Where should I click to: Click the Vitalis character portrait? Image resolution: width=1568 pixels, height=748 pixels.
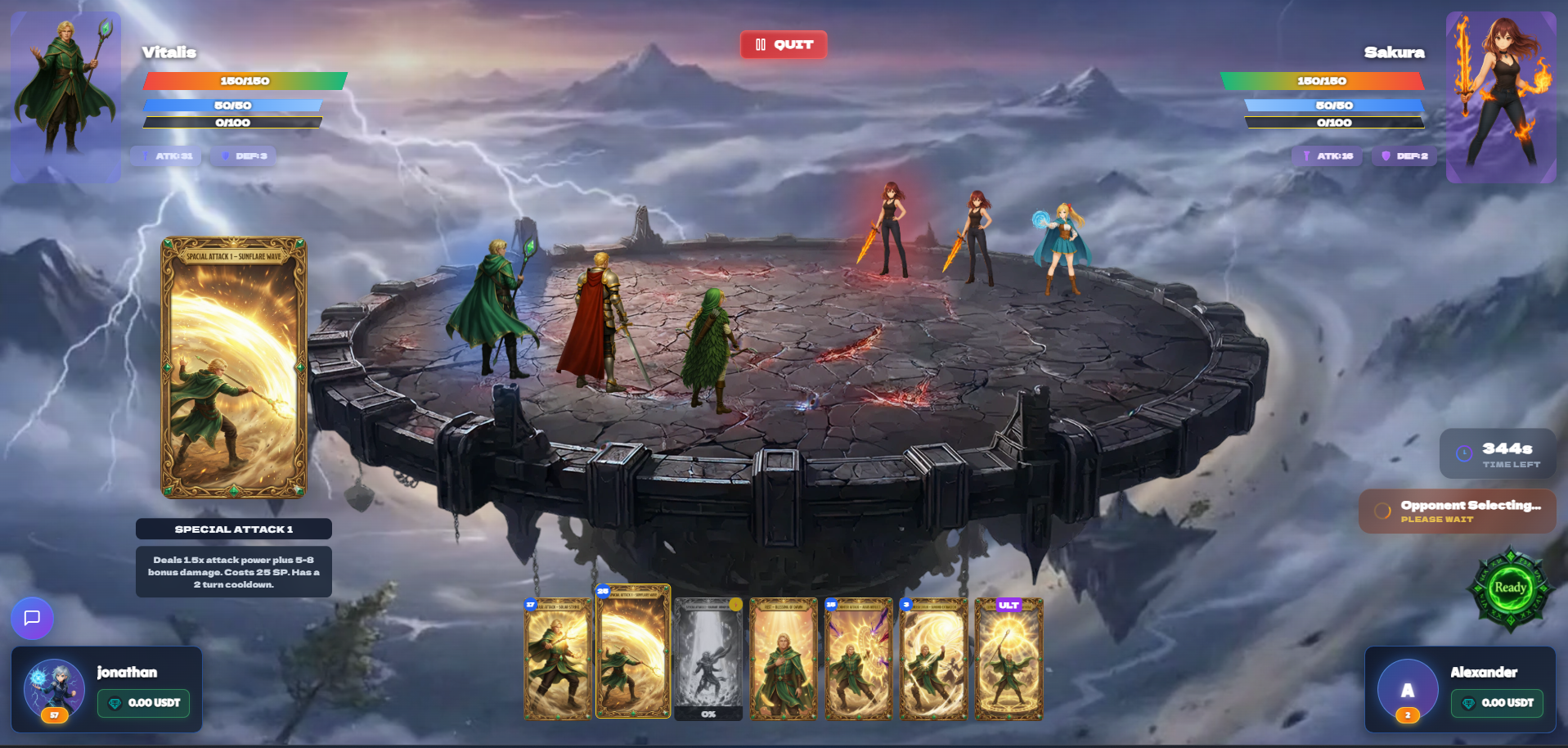pyautogui.click(x=65, y=97)
